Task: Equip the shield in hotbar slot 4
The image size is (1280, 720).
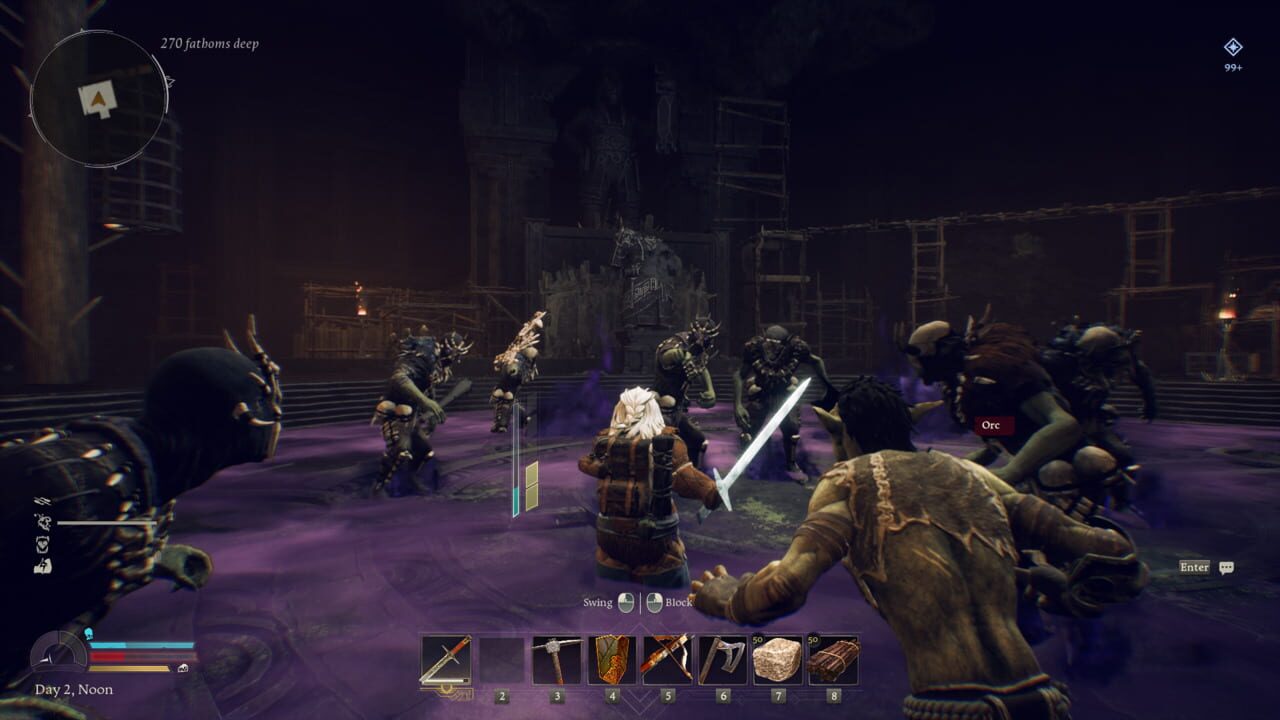Action: point(610,660)
